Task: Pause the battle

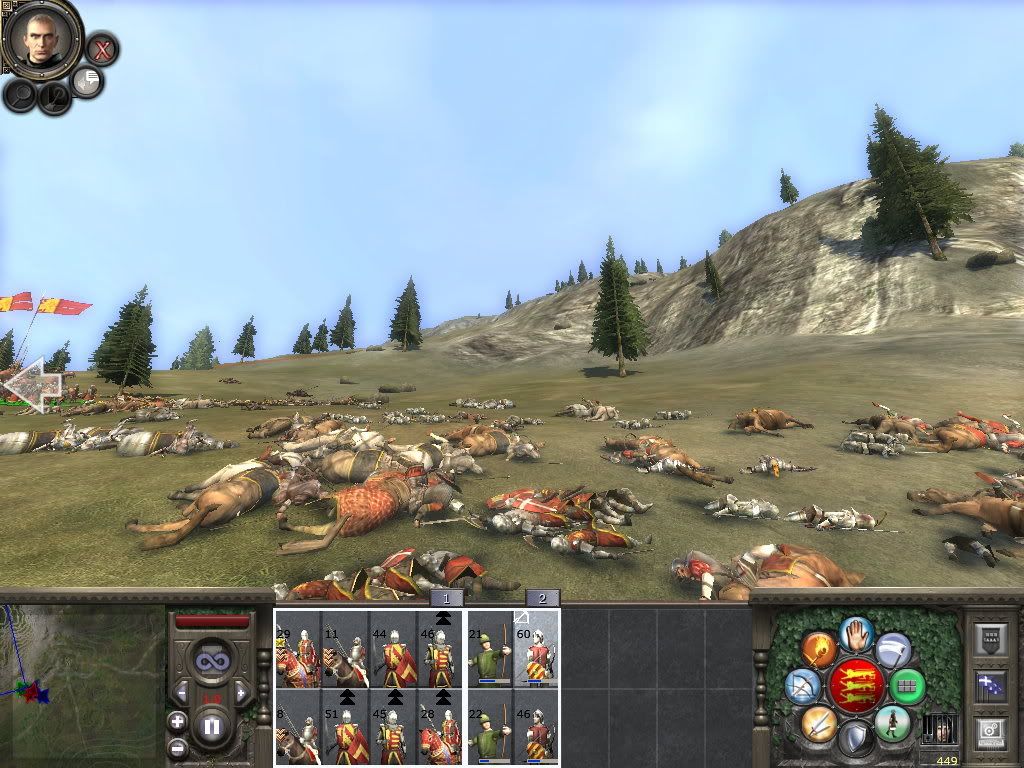Action: (212, 726)
